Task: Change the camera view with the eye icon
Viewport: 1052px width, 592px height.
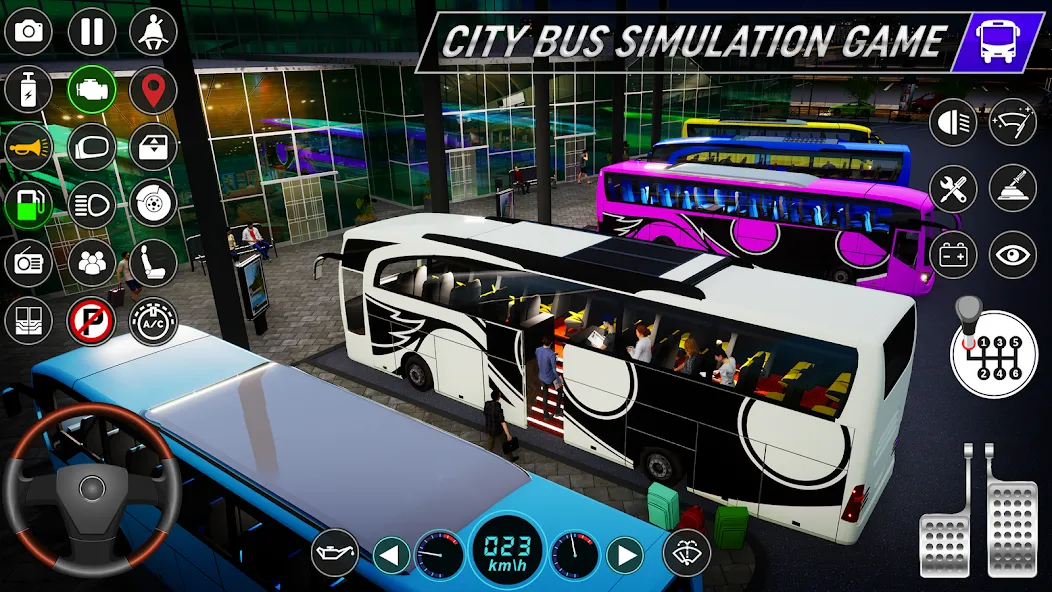Action: tap(1012, 254)
